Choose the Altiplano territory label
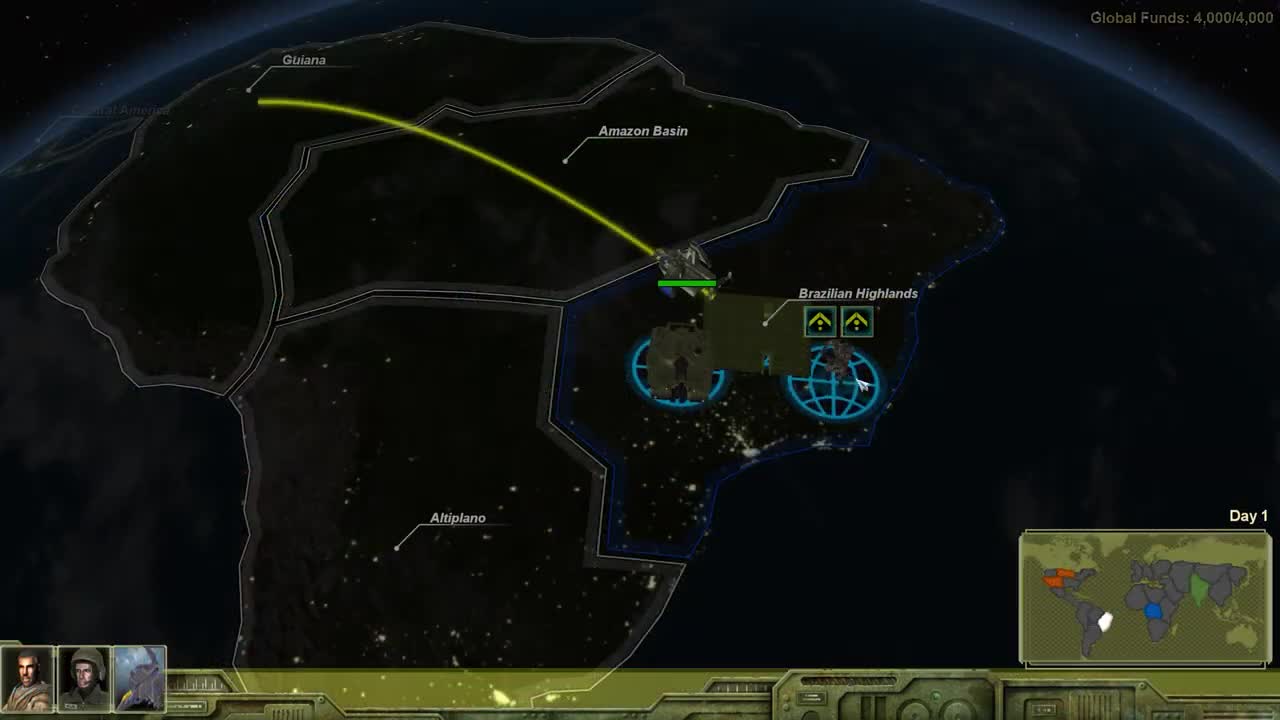This screenshot has height=720, width=1280. (x=458, y=518)
